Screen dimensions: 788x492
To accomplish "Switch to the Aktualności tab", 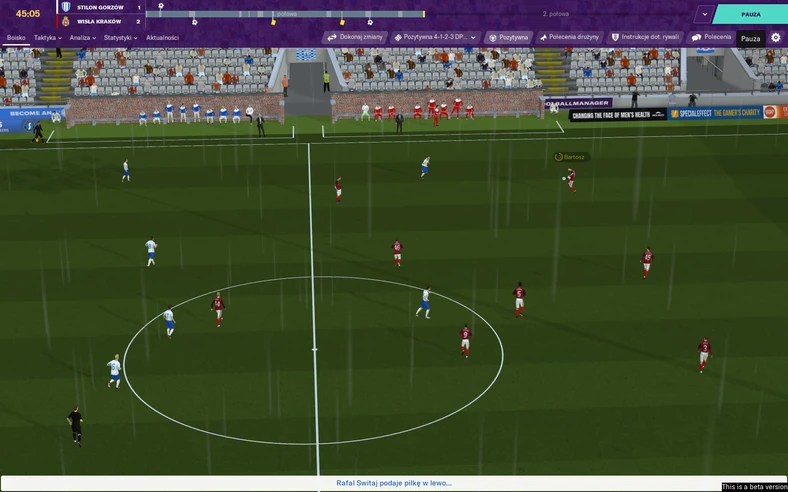I will click(162, 38).
